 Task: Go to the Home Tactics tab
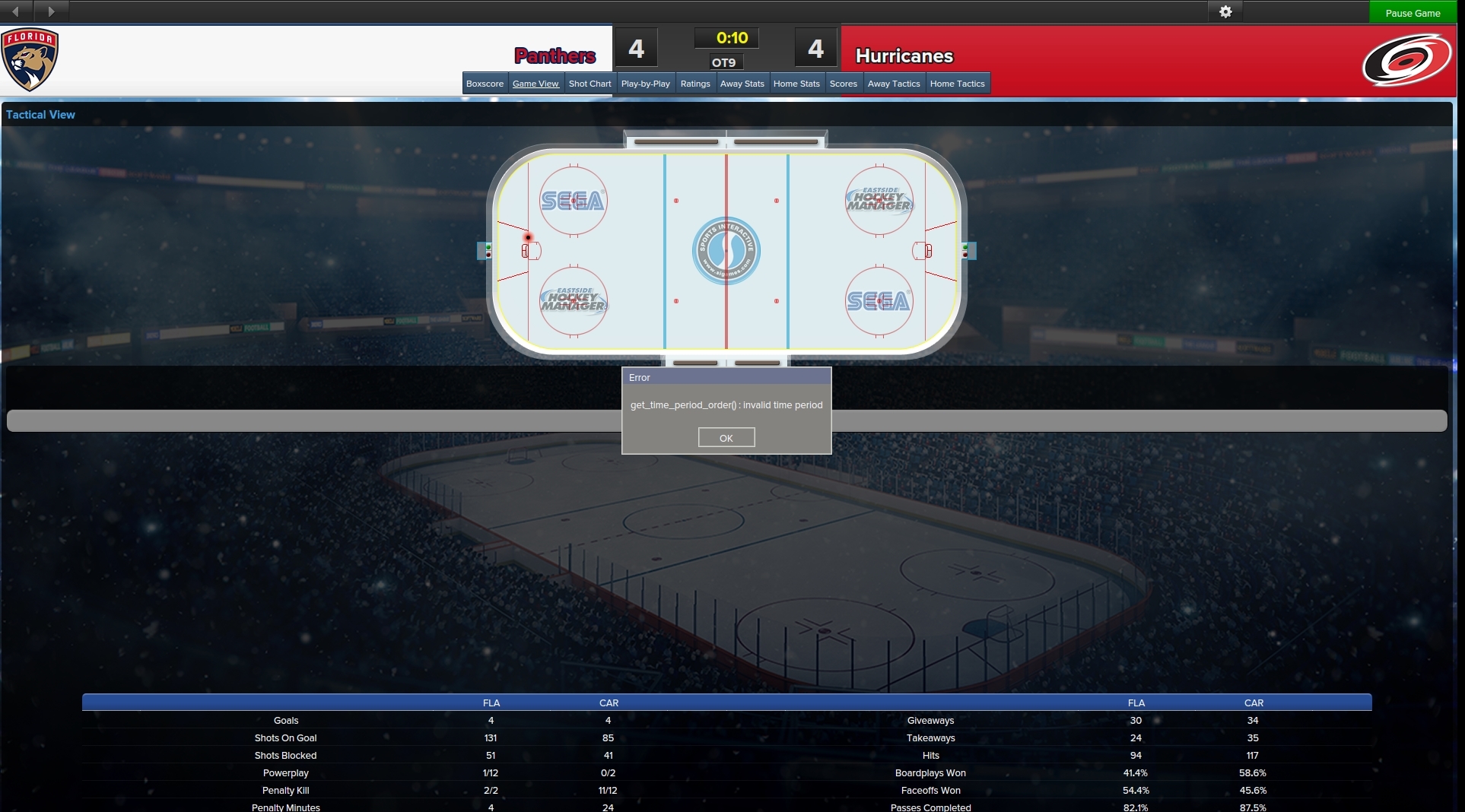pyautogui.click(x=957, y=84)
